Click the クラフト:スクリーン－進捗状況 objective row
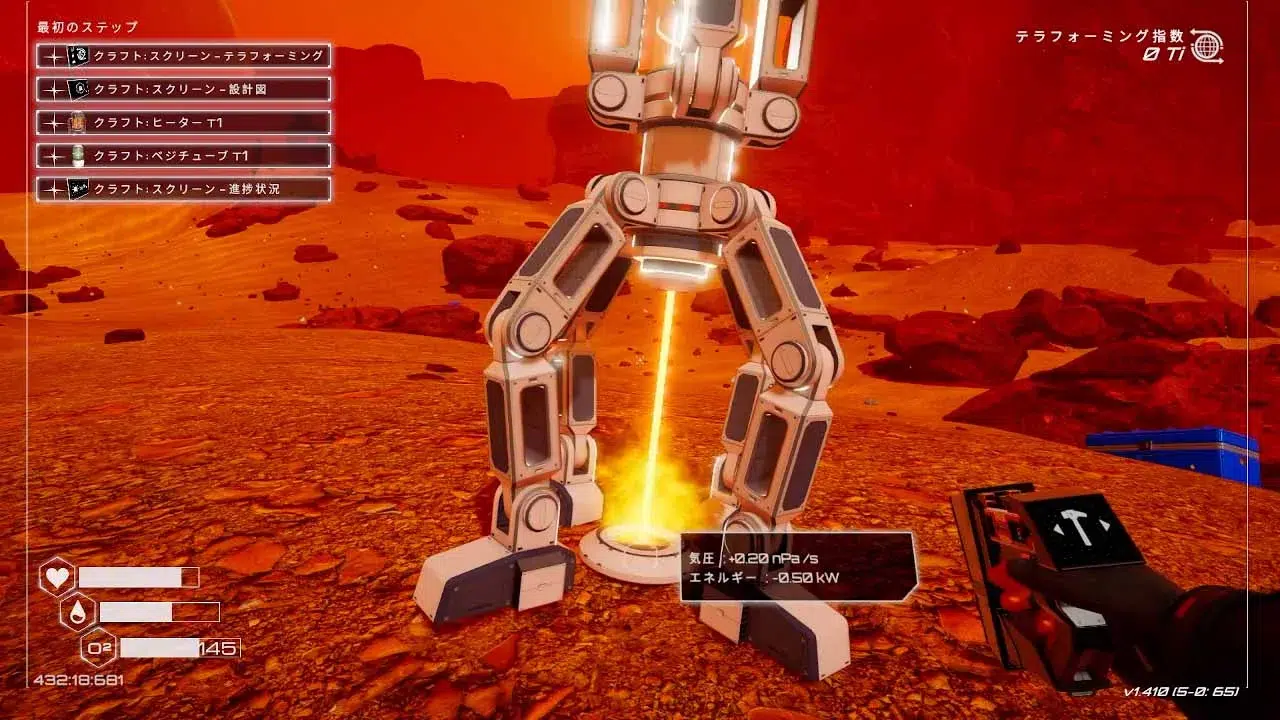The width and height of the screenshot is (1280, 720). pyautogui.click(x=184, y=188)
